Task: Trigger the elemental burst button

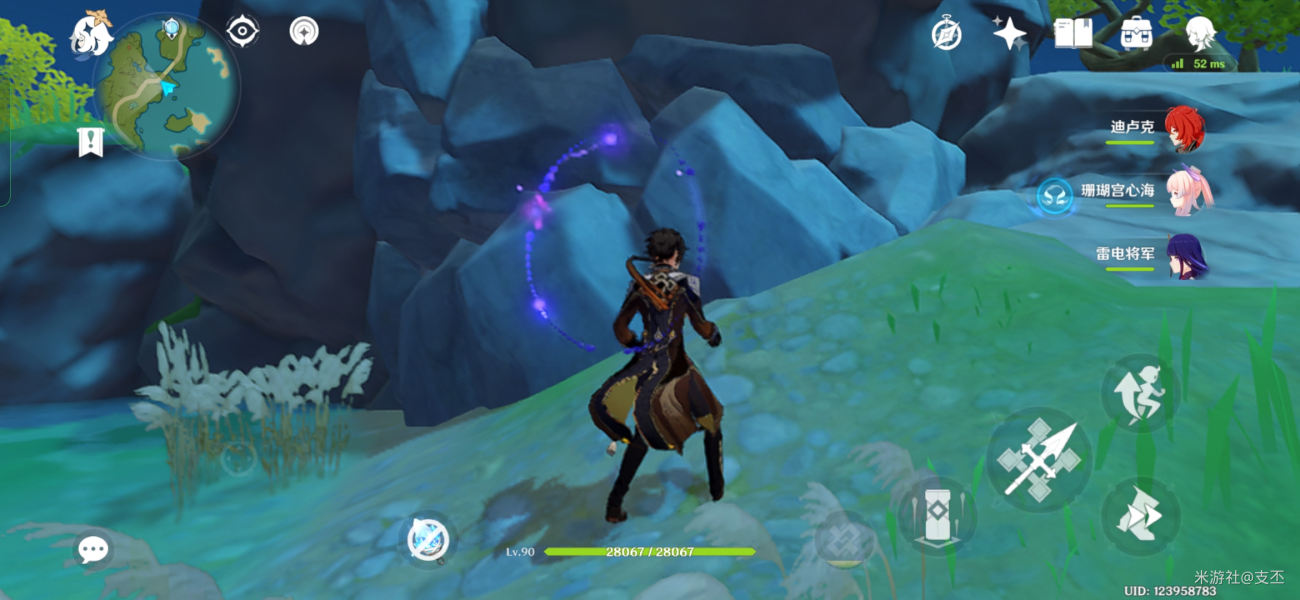Action: pos(845,539)
